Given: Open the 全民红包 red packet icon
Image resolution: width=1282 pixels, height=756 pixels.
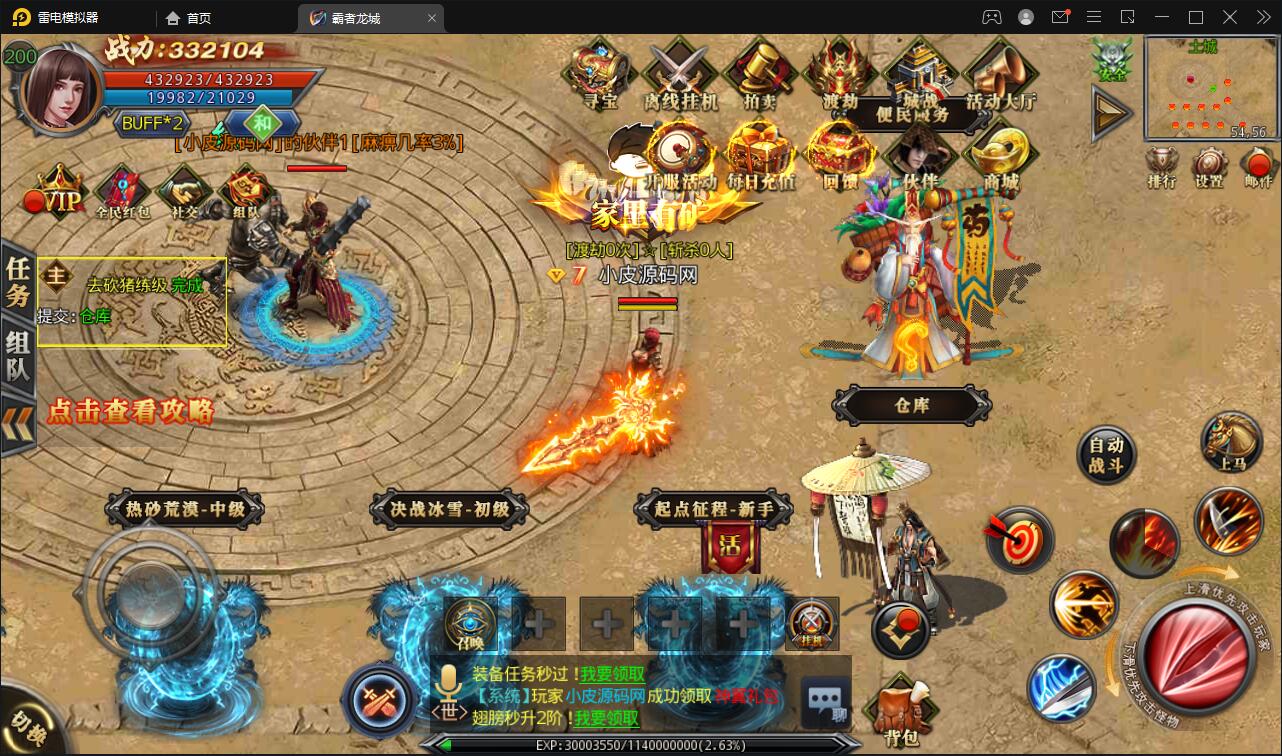Looking at the screenshot, I should (x=122, y=192).
